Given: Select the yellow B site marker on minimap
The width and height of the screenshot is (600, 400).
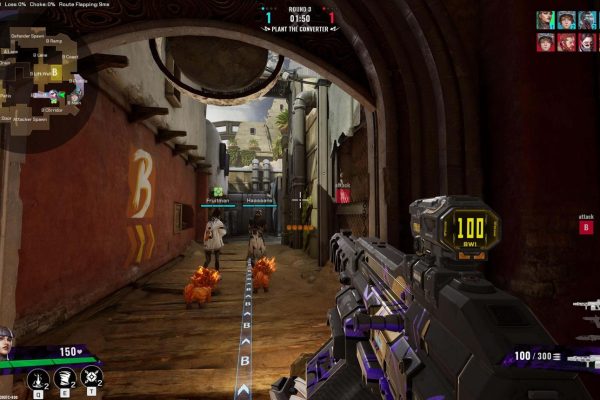Looking at the screenshot, I should [x=56, y=72].
